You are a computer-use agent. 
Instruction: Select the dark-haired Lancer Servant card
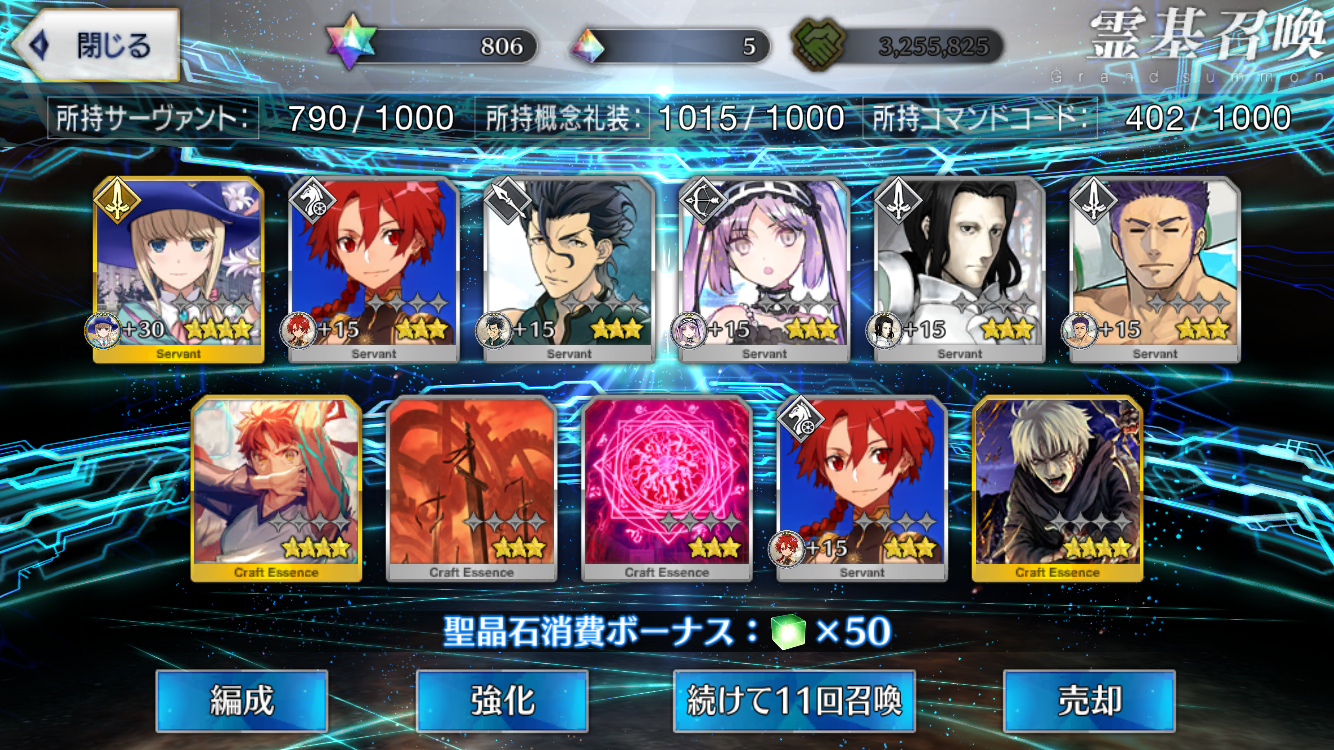point(569,268)
